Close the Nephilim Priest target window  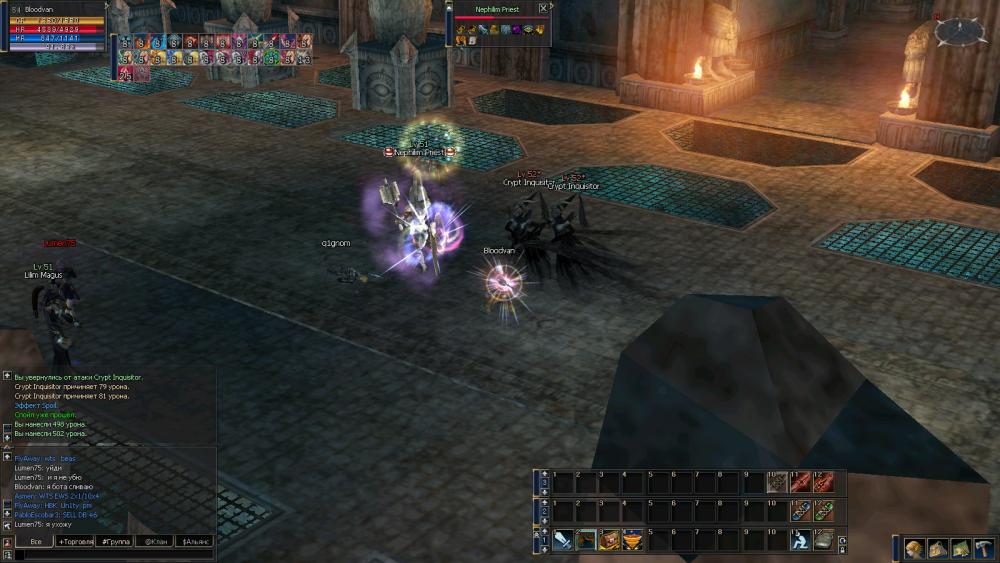(543, 8)
